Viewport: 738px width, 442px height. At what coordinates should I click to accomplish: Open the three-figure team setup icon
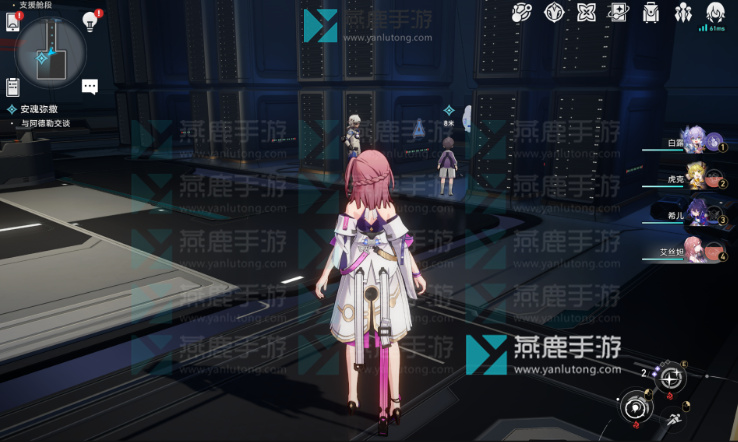coord(683,13)
